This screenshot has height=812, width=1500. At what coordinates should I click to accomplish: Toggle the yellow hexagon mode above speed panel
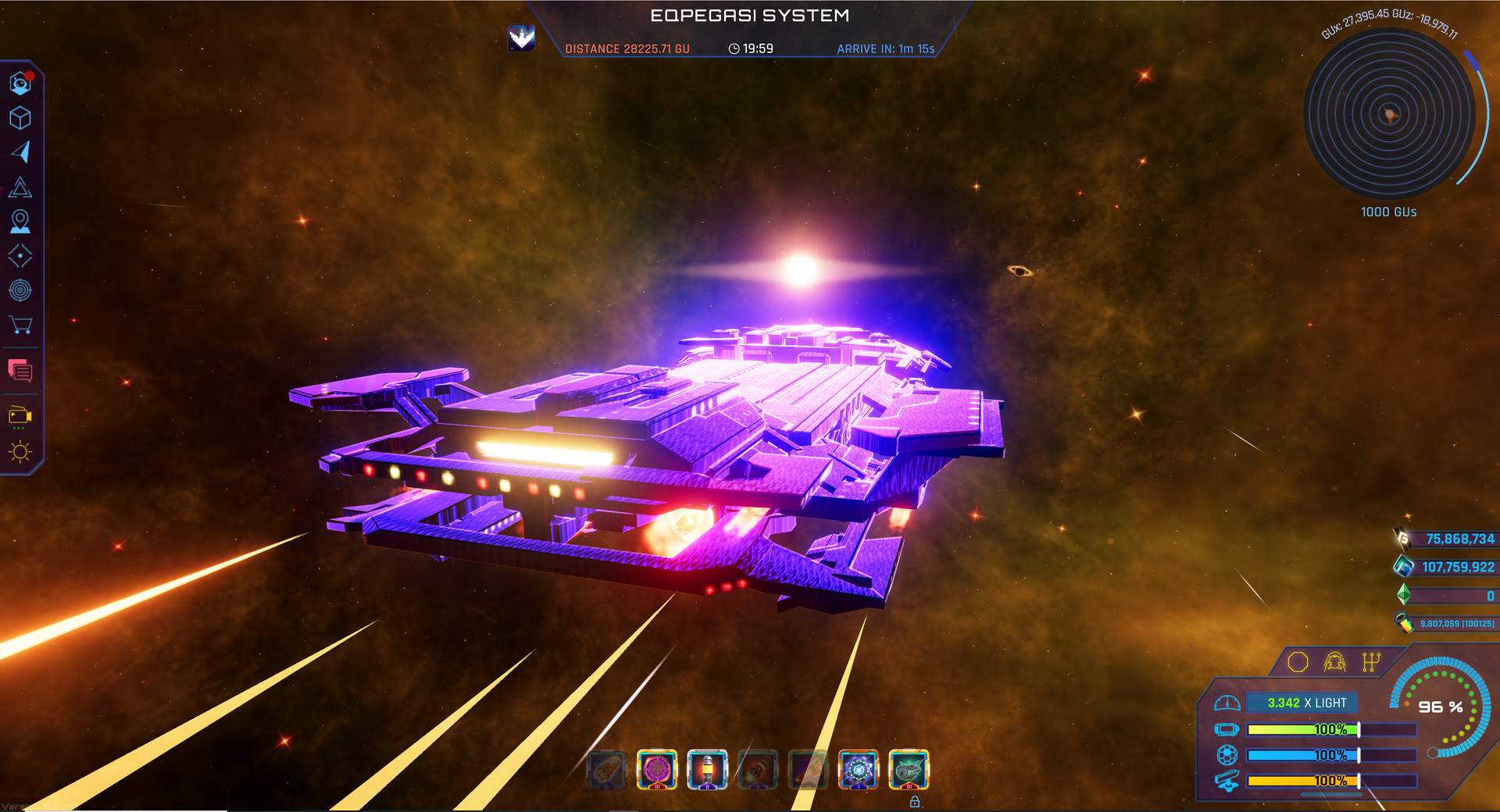pos(1298,661)
